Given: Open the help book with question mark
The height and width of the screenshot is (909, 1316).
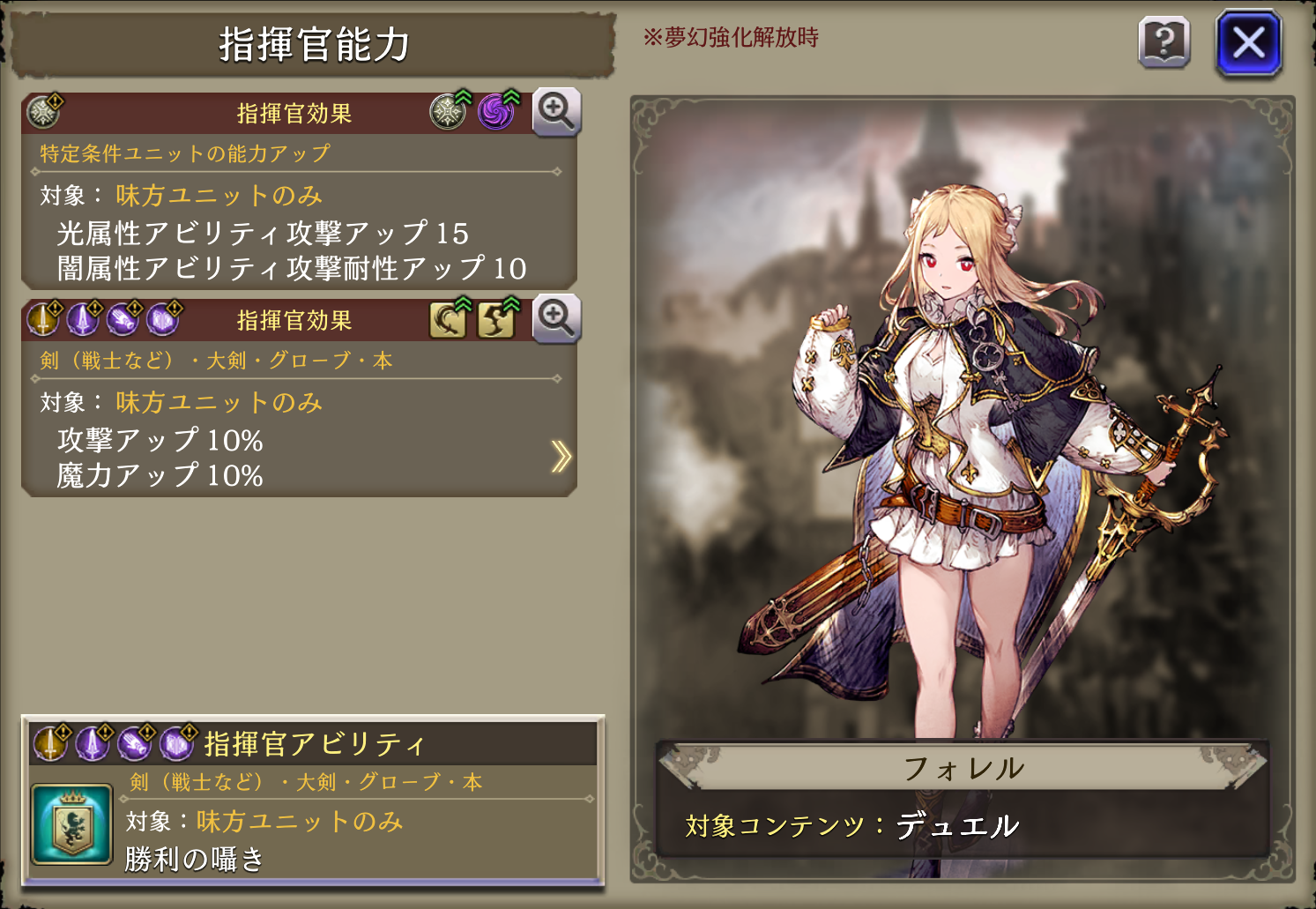Looking at the screenshot, I should 1164,42.
